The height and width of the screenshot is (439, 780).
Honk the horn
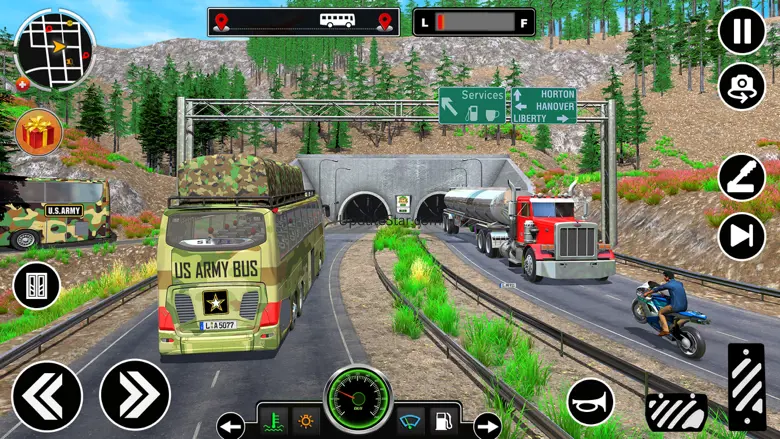[x=591, y=402]
